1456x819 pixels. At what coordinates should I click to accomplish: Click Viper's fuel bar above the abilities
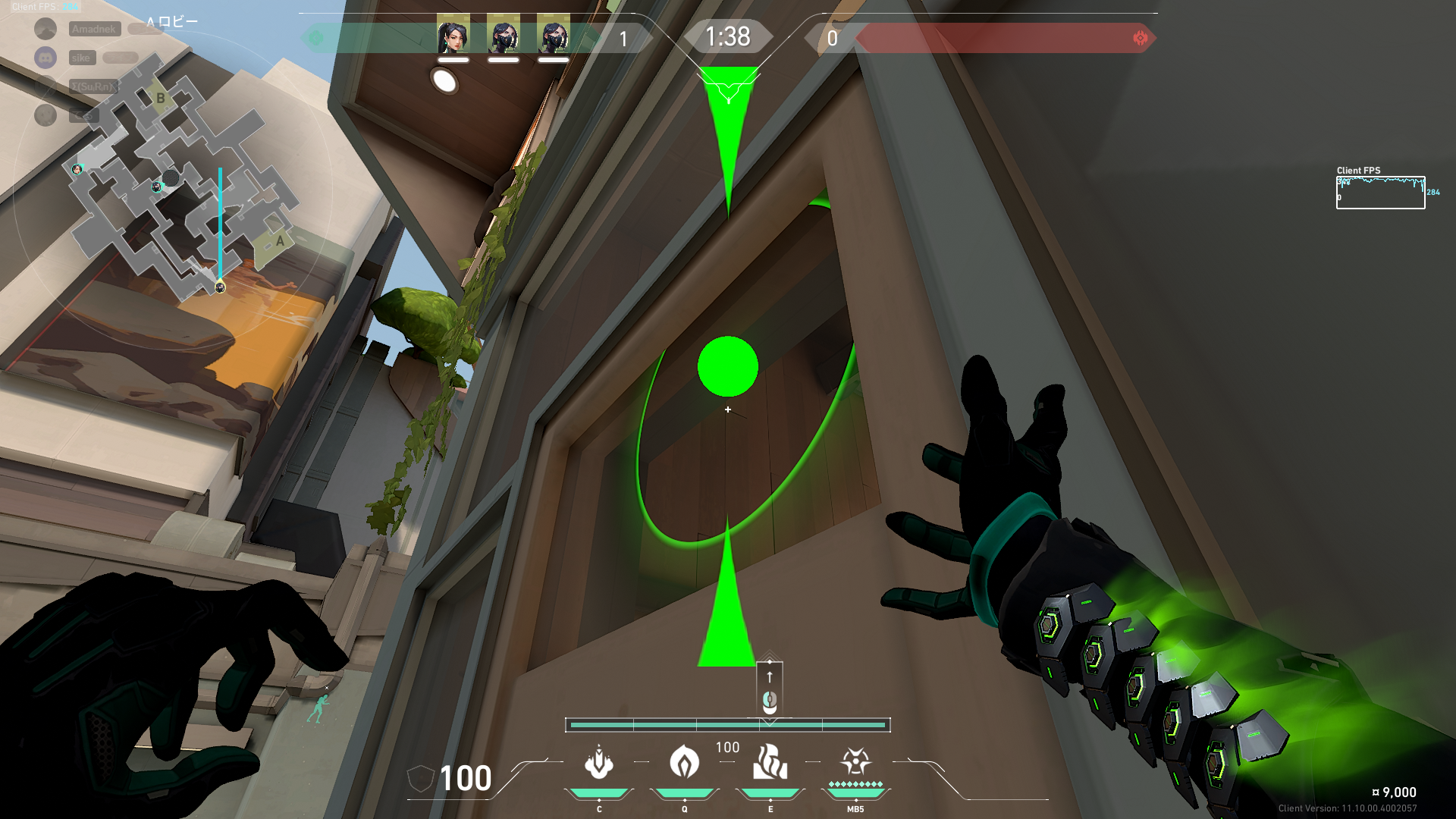point(728,725)
